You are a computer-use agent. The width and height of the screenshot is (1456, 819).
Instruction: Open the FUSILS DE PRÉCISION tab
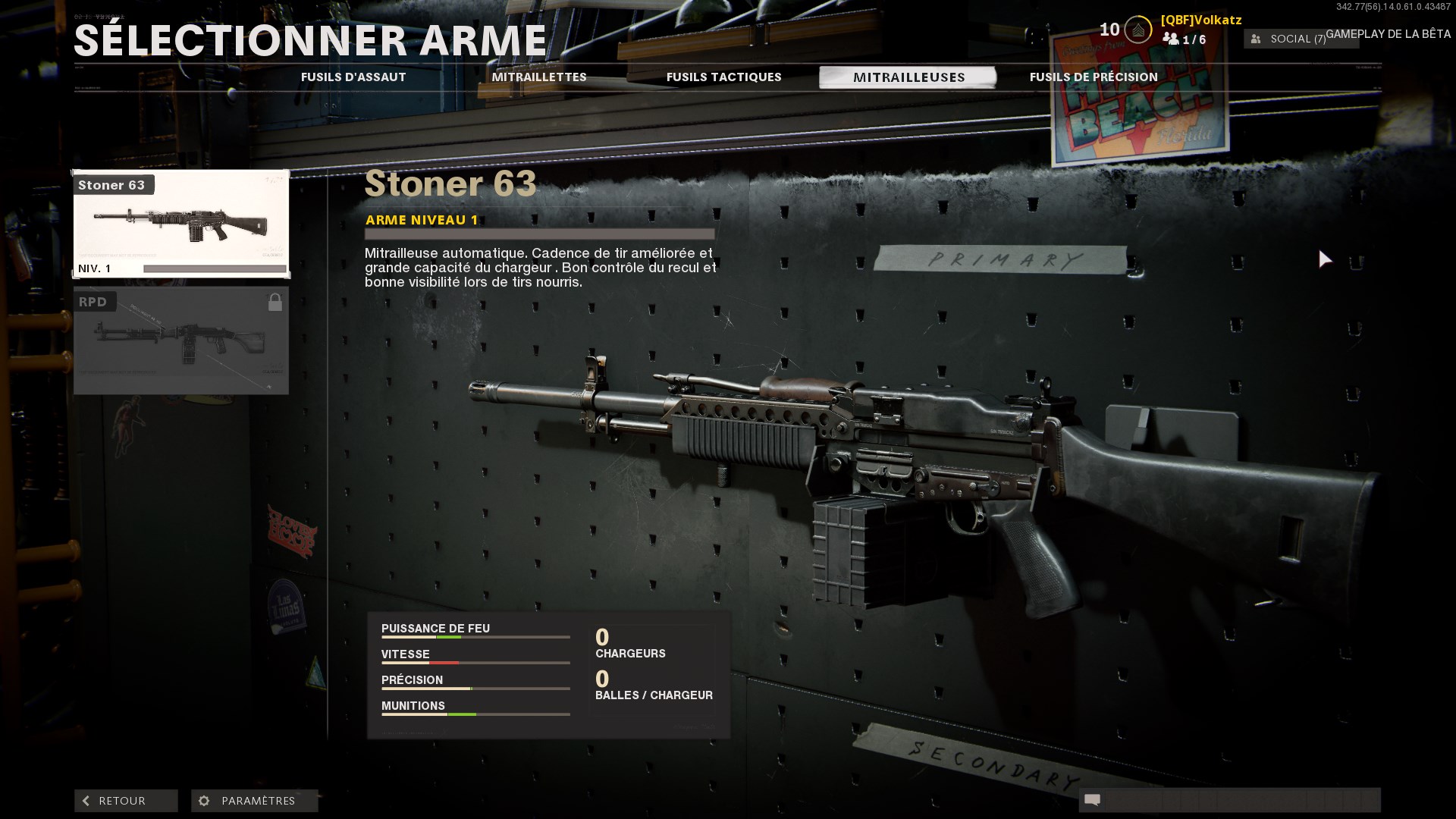coord(1094,77)
